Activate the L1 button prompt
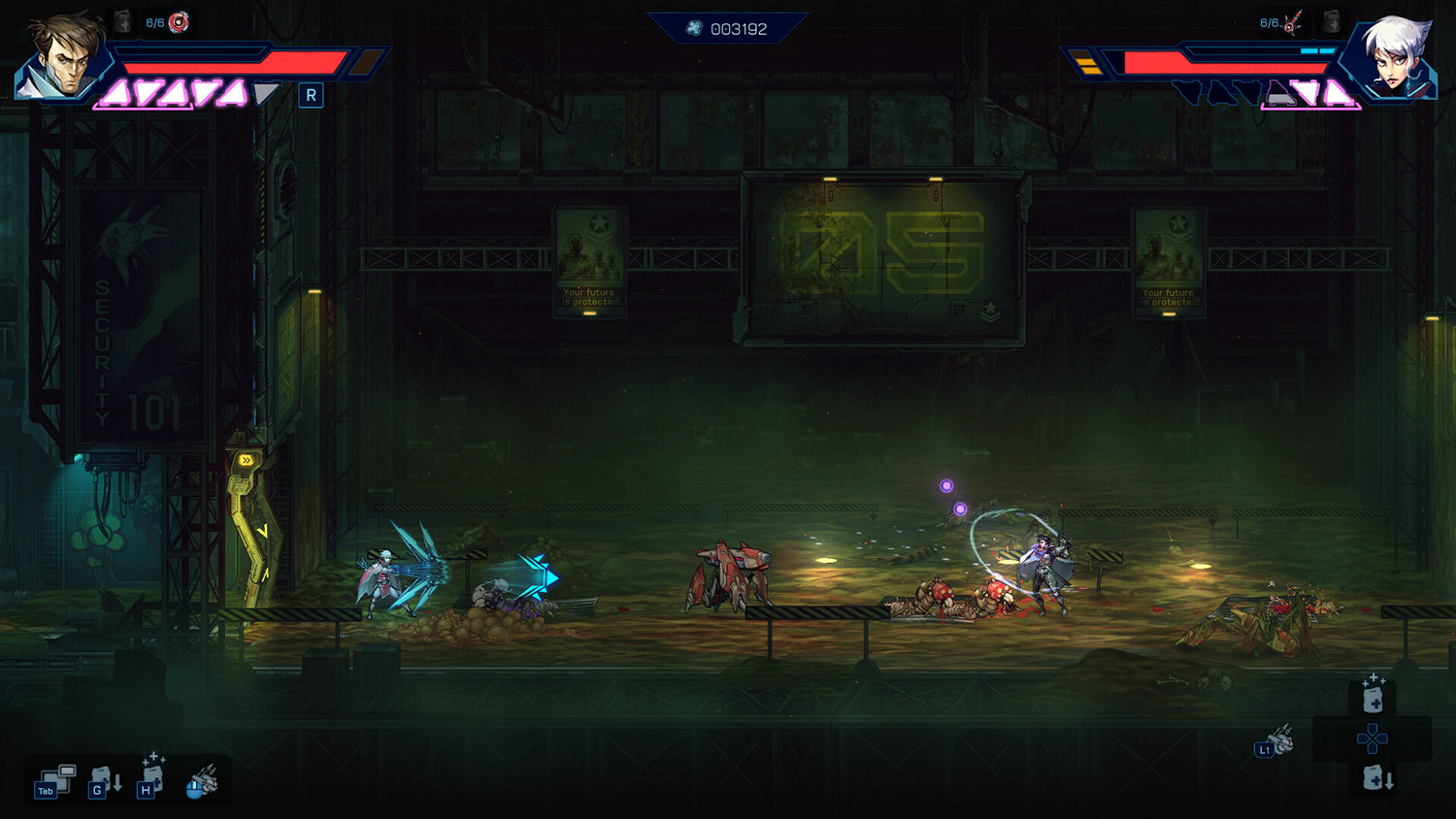The image size is (1456, 819). (x=1265, y=748)
